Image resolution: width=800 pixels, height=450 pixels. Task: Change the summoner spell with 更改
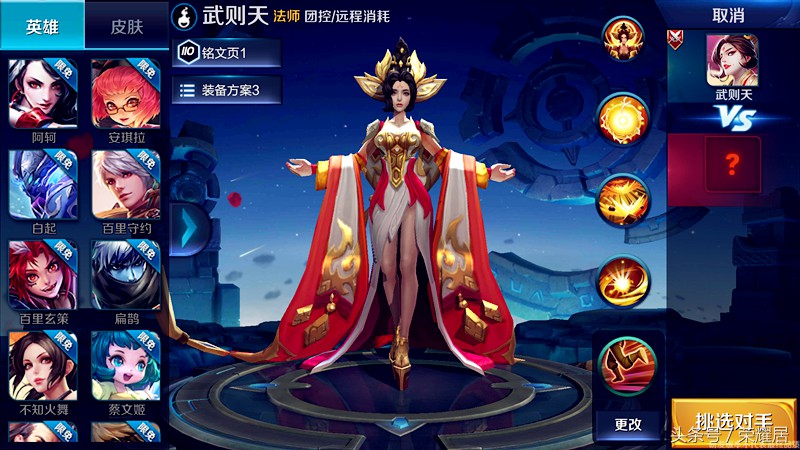pyautogui.click(x=628, y=423)
